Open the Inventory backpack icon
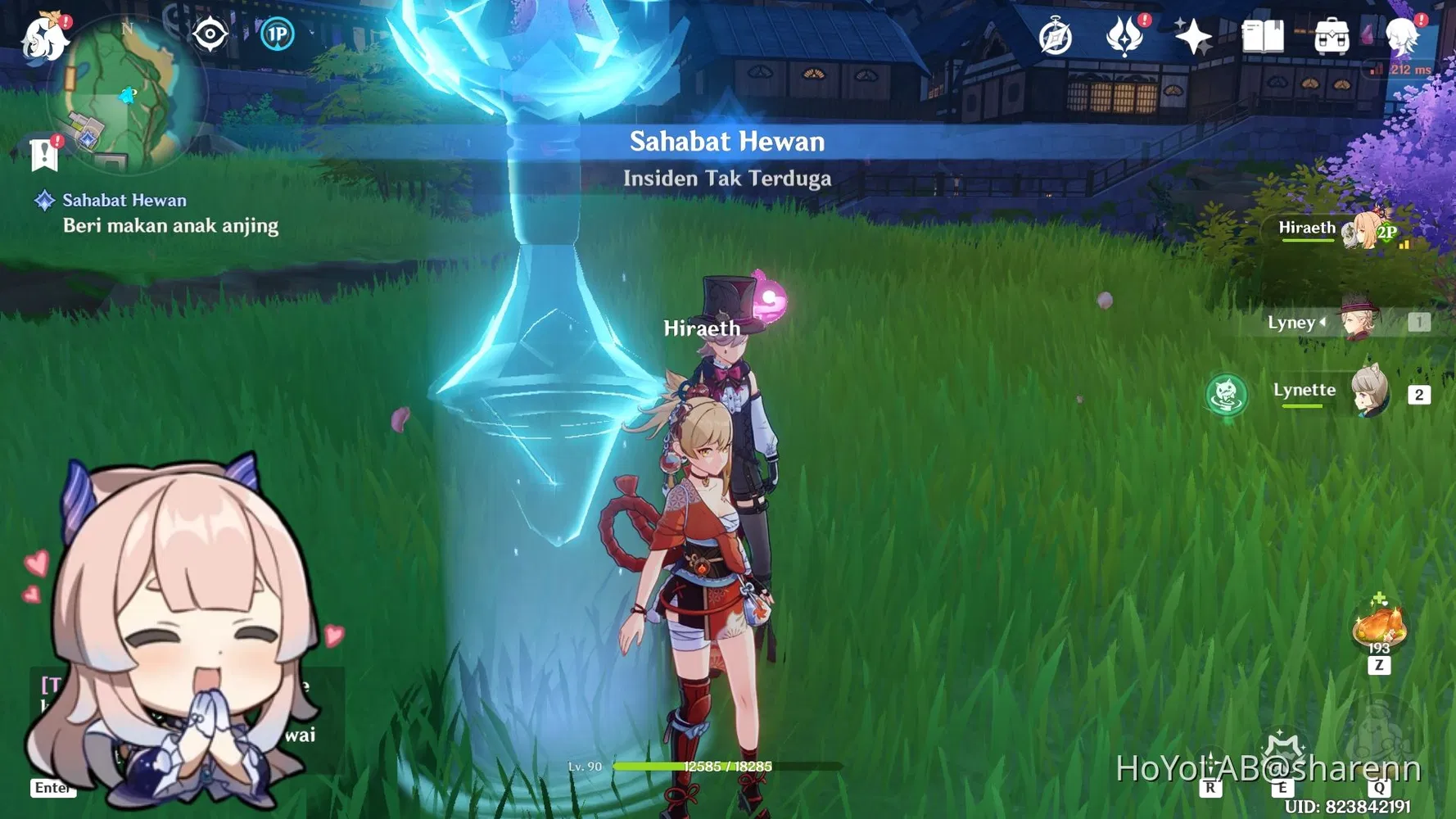Viewport: 1456px width, 819px height. 1331,34
